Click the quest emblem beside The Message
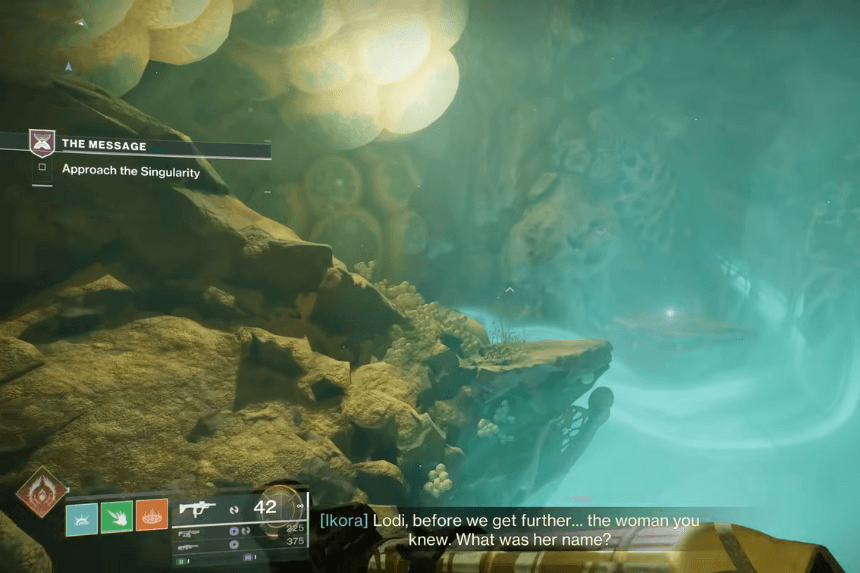860x573 pixels. [x=42, y=144]
